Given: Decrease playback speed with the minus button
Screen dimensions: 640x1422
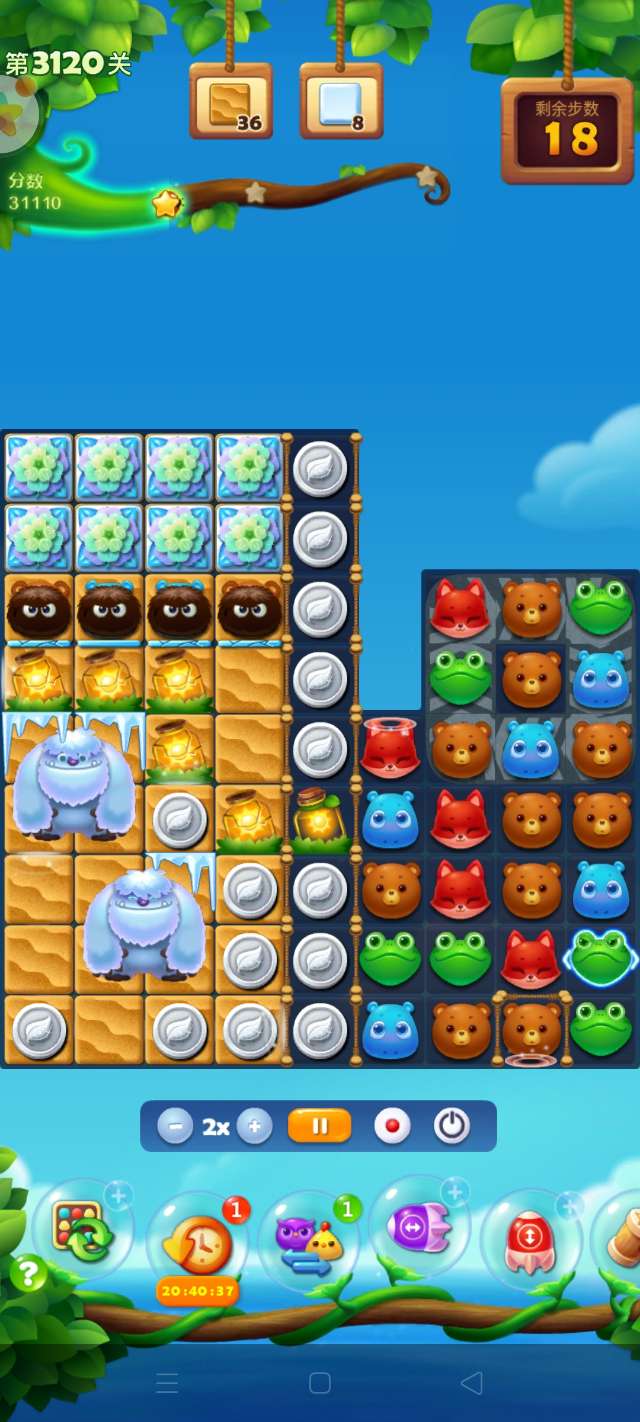Looking at the screenshot, I should [175, 1127].
